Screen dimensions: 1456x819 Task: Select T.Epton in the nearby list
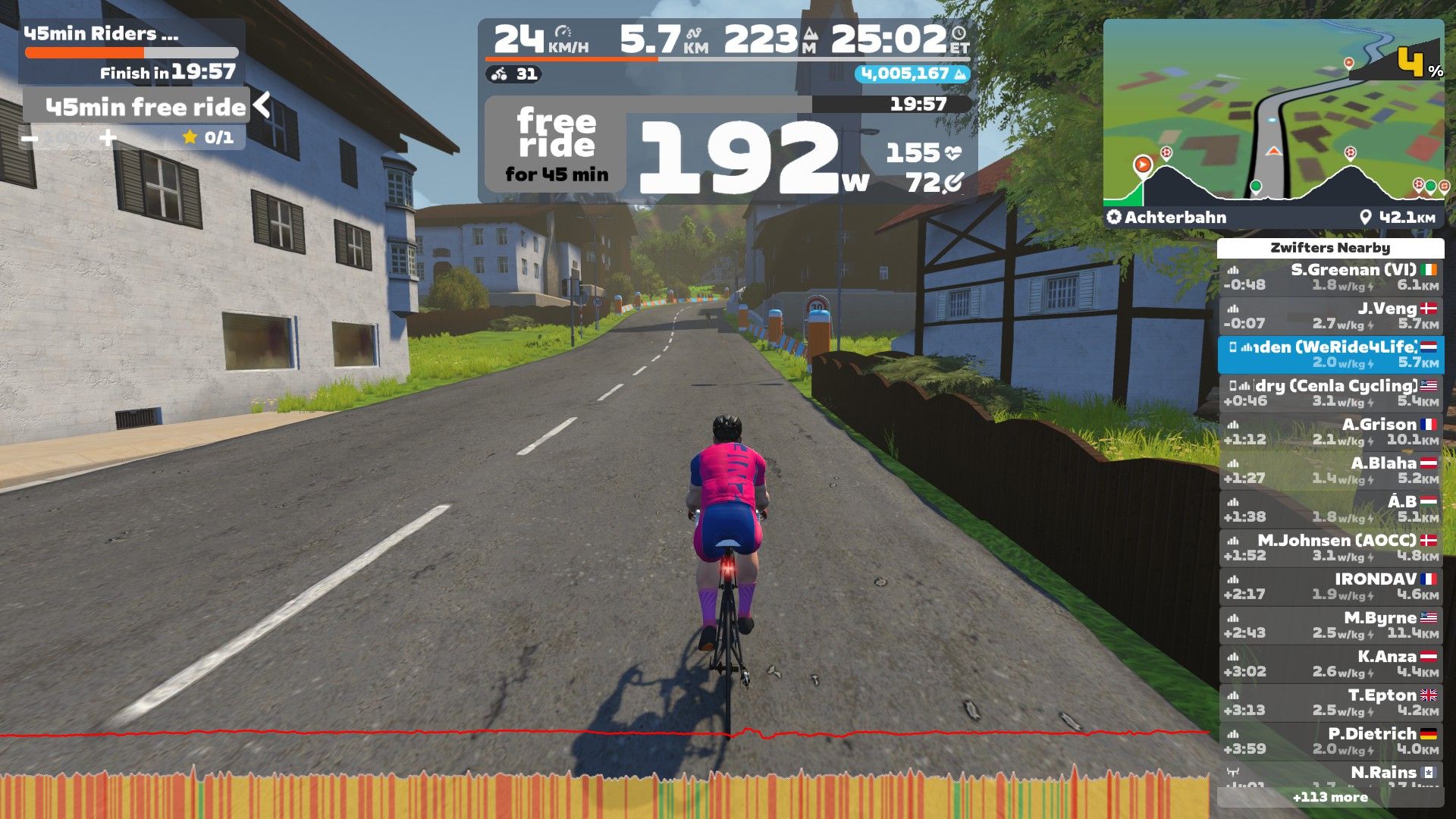[x=1330, y=702]
